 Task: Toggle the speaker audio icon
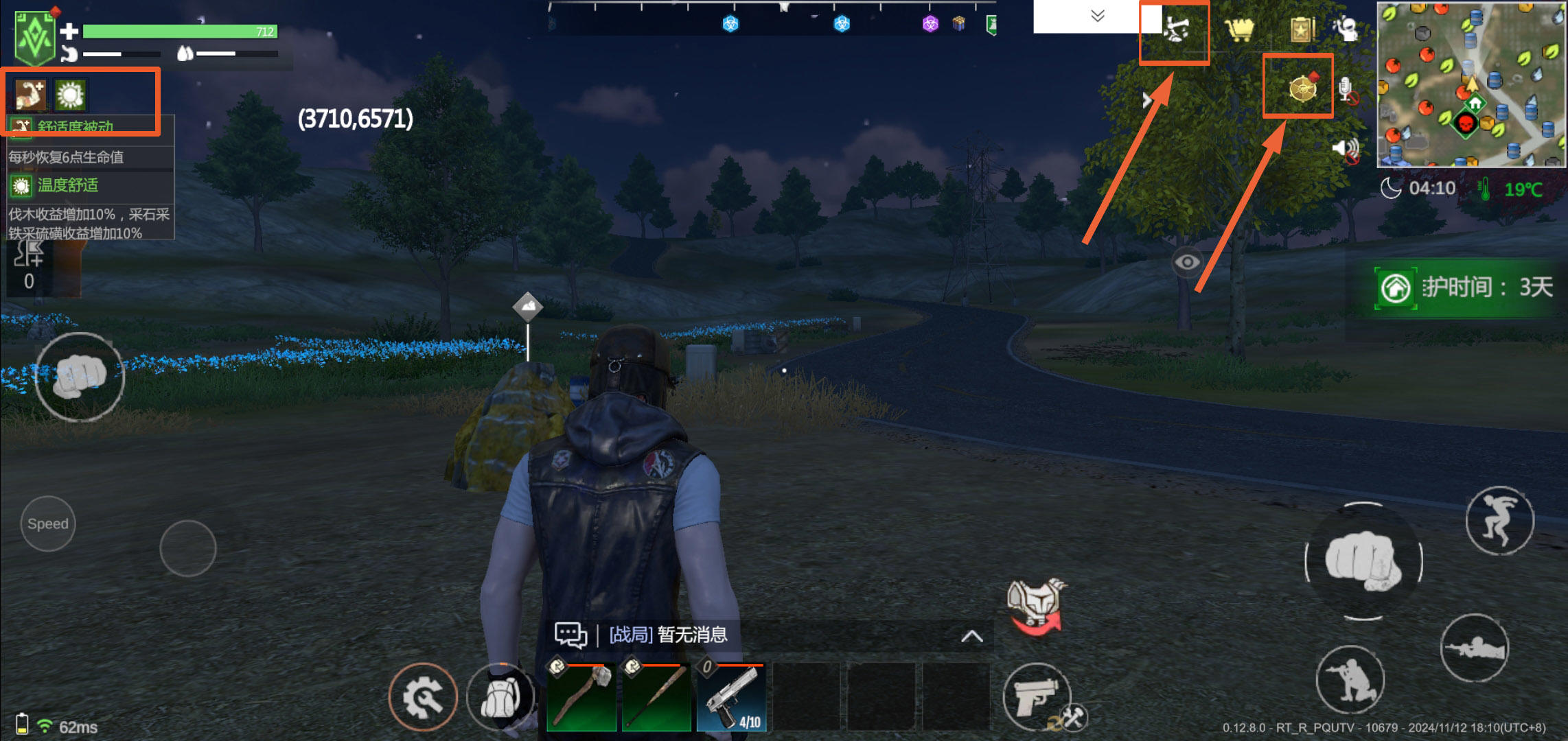(x=1346, y=149)
